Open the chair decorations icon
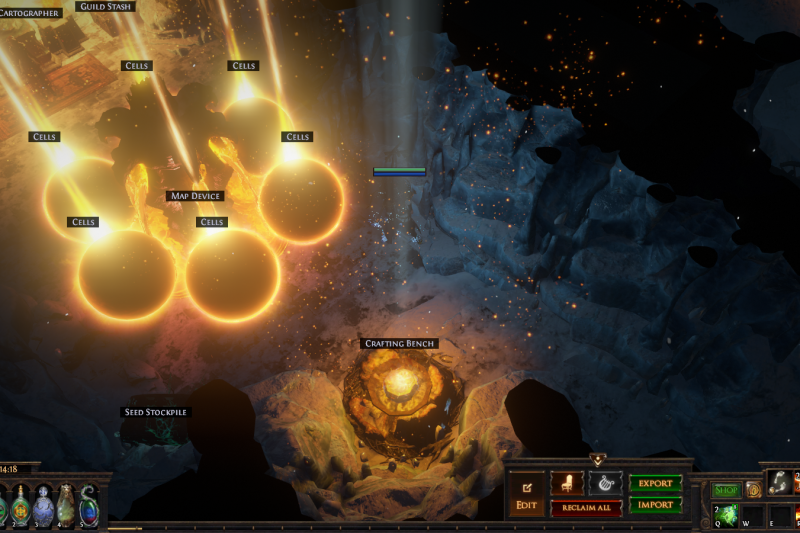Screen dimensions: 800x533 [x=567, y=484]
